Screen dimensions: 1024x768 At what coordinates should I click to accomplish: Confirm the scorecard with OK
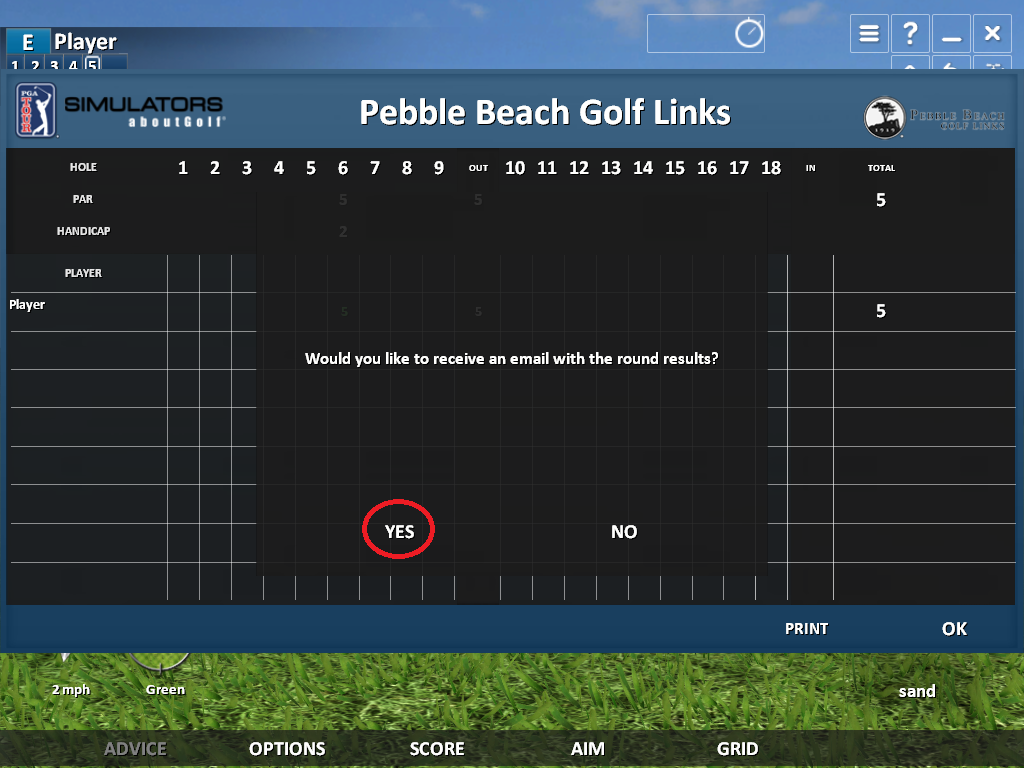(x=954, y=628)
